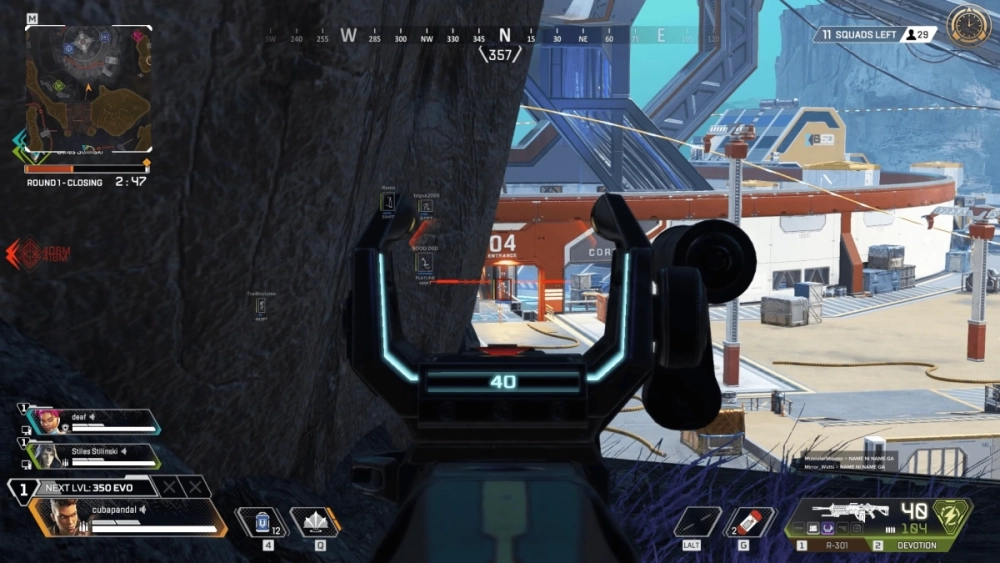Switch to the Devotion weapon tab
1000x563 pixels.
click(x=910, y=546)
